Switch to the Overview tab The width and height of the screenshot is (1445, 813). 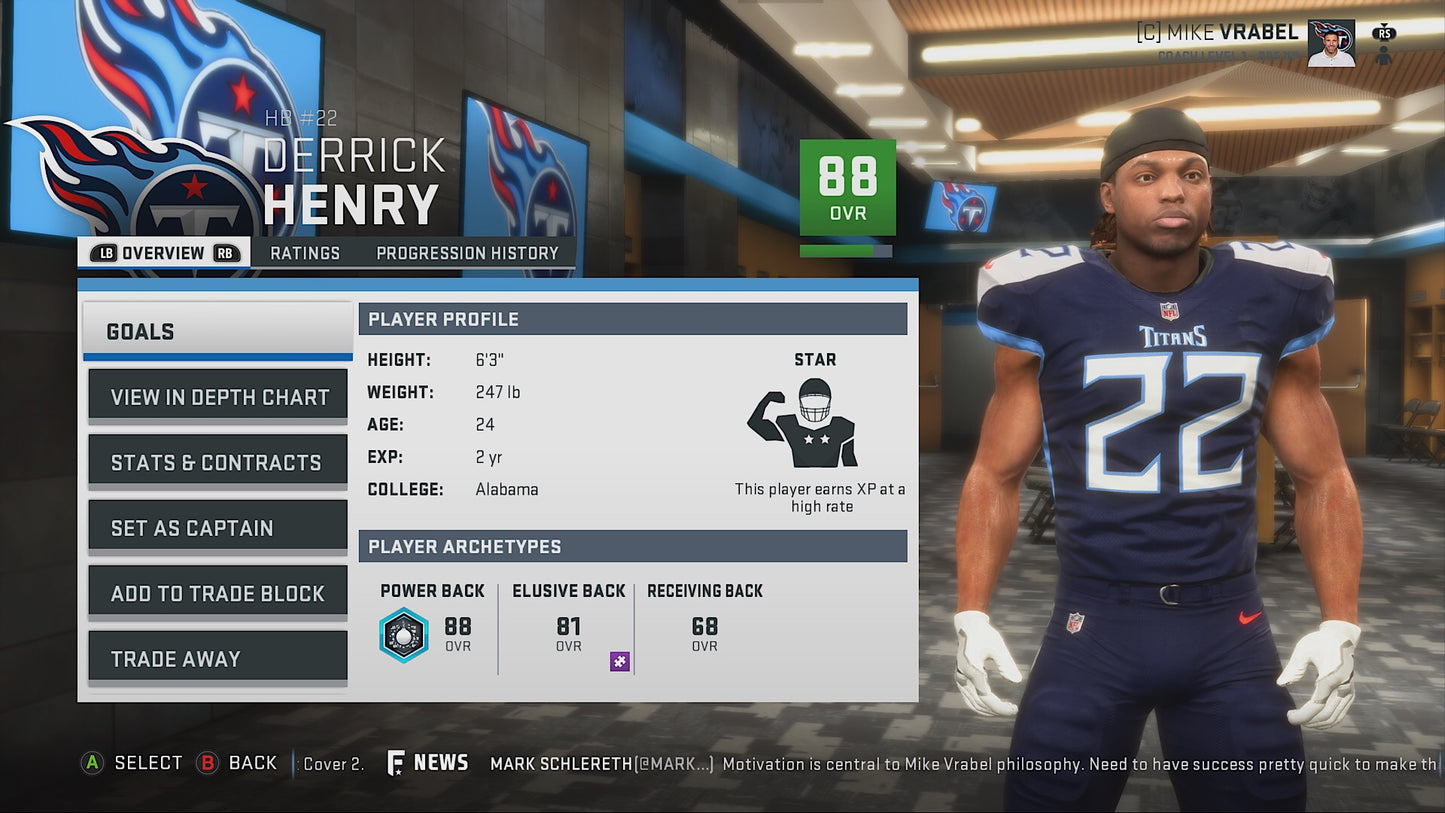tap(163, 253)
